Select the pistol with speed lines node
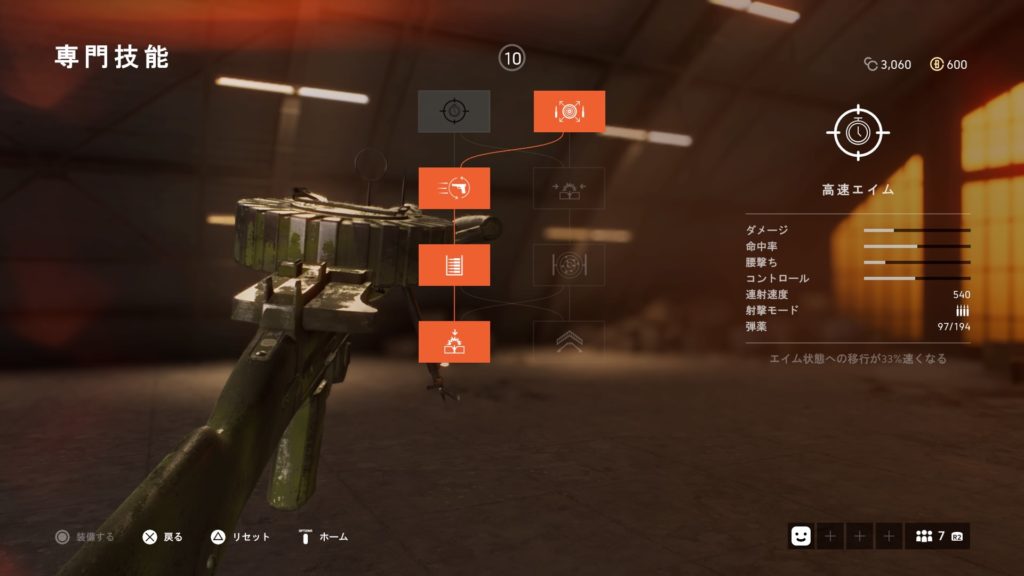 tap(454, 188)
